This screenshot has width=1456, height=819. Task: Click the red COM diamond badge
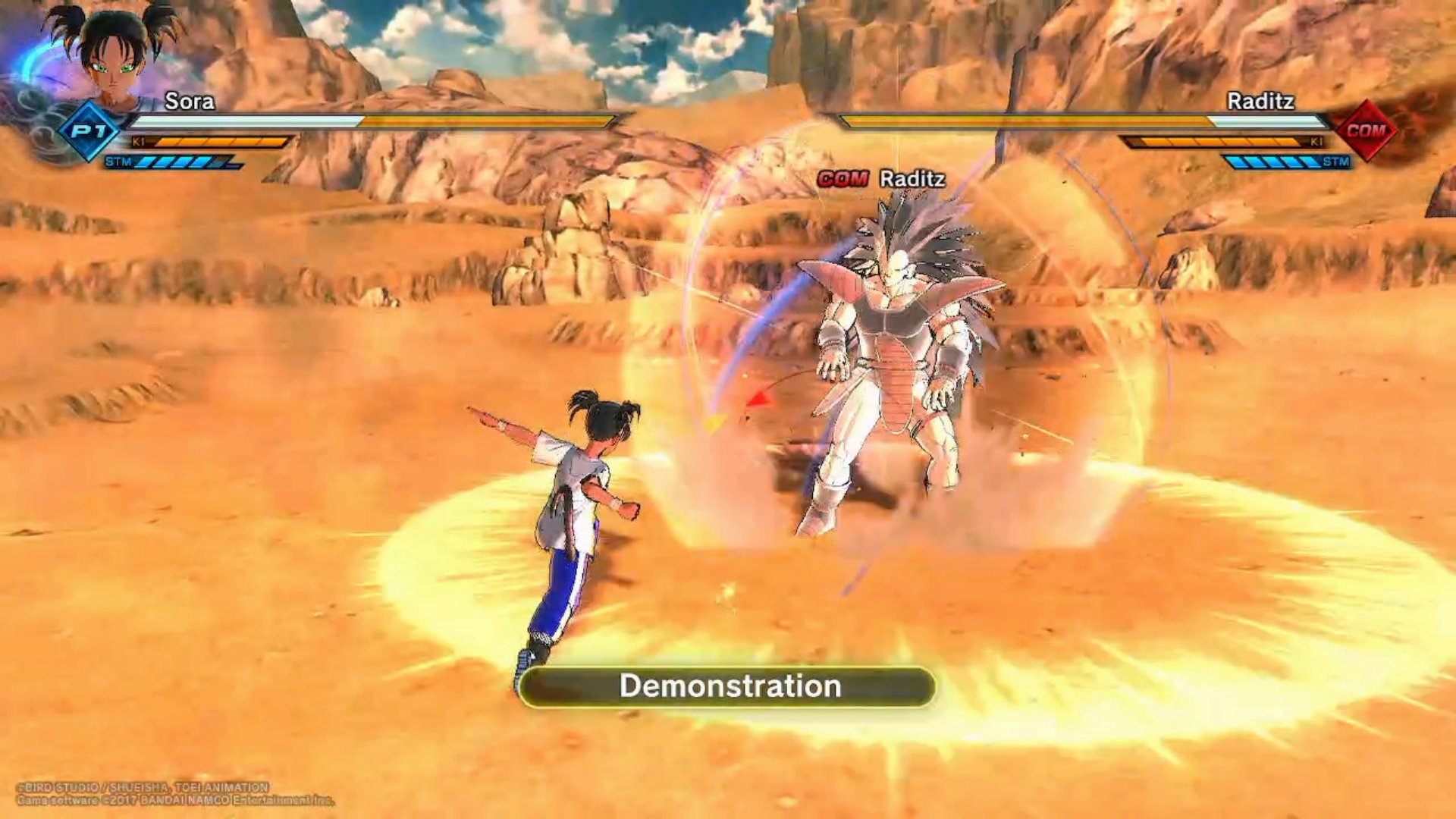1366,130
